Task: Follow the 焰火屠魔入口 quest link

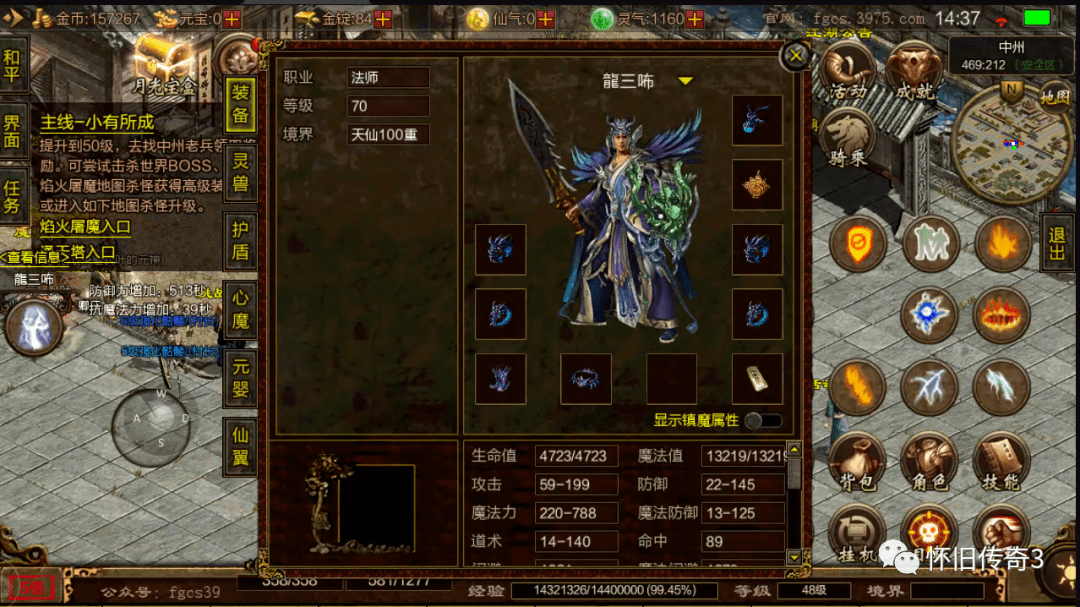Action: point(85,227)
